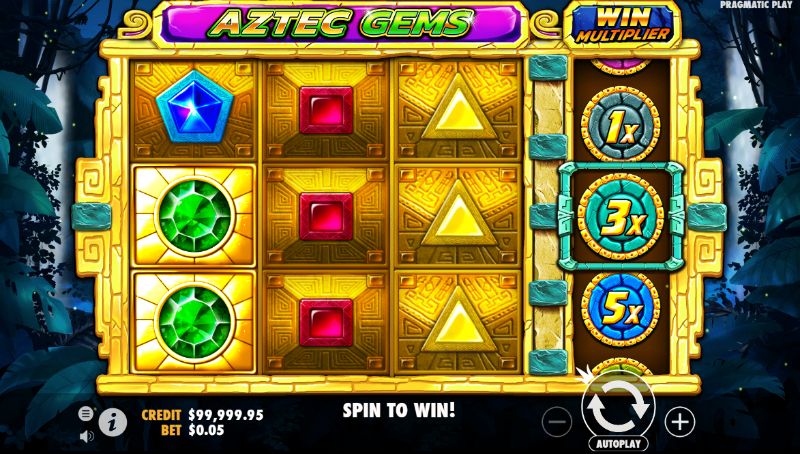Toggle the sound speaker icon

click(x=86, y=435)
